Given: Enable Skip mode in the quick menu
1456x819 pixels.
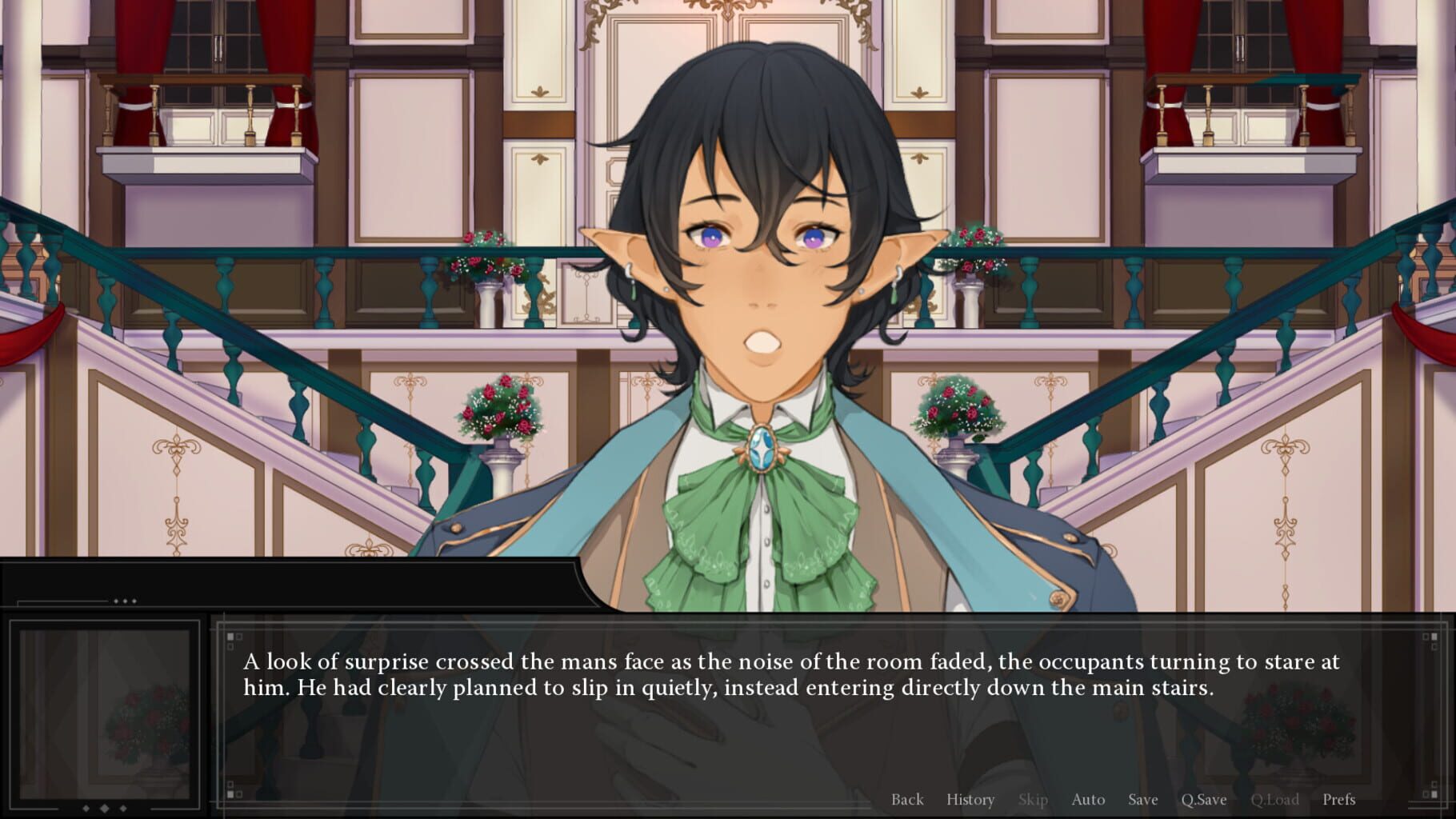Looking at the screenshot, I should coord(1033,799).
